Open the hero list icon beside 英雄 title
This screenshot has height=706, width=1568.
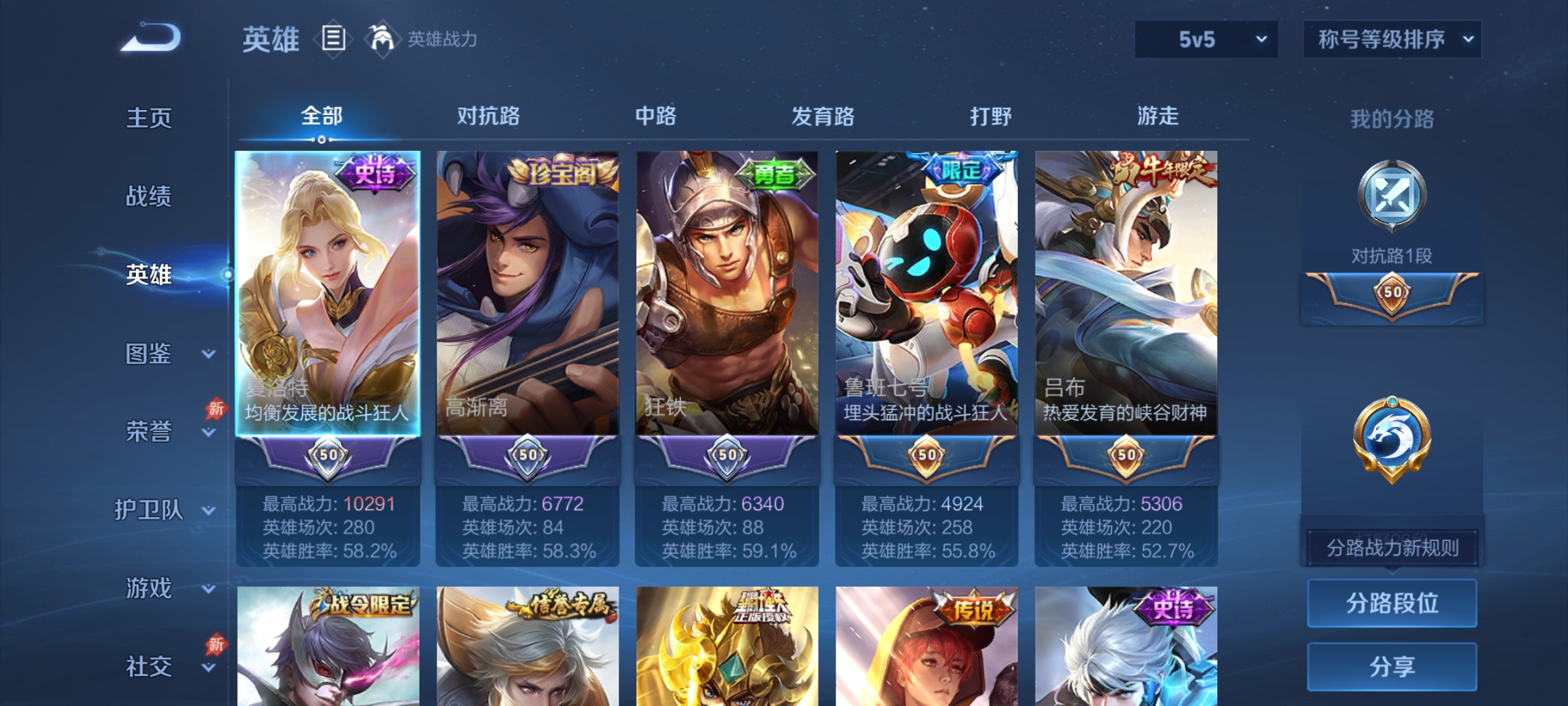(x=334, y=39)
